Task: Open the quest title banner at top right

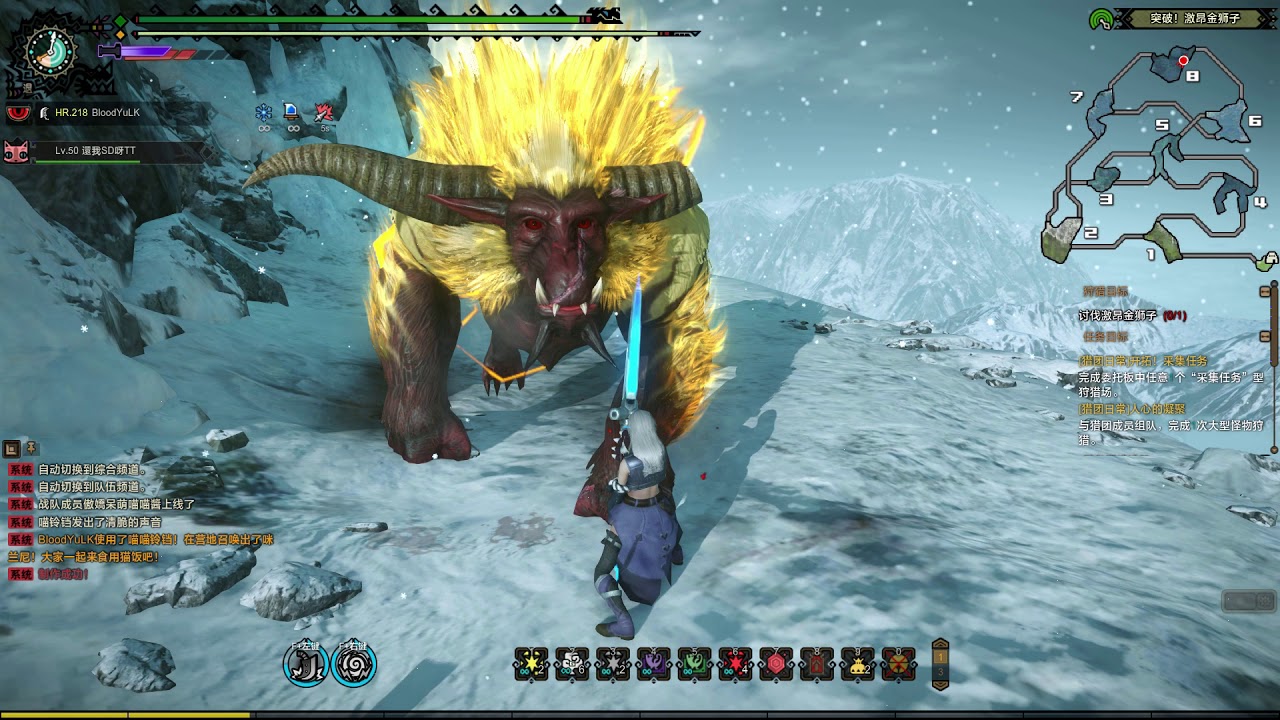Action: [1195, 18]
